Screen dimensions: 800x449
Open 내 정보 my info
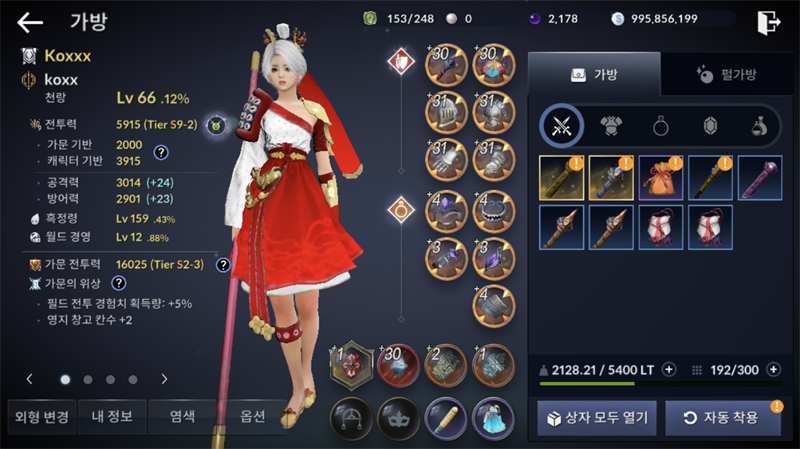click(x=111, y=417)
